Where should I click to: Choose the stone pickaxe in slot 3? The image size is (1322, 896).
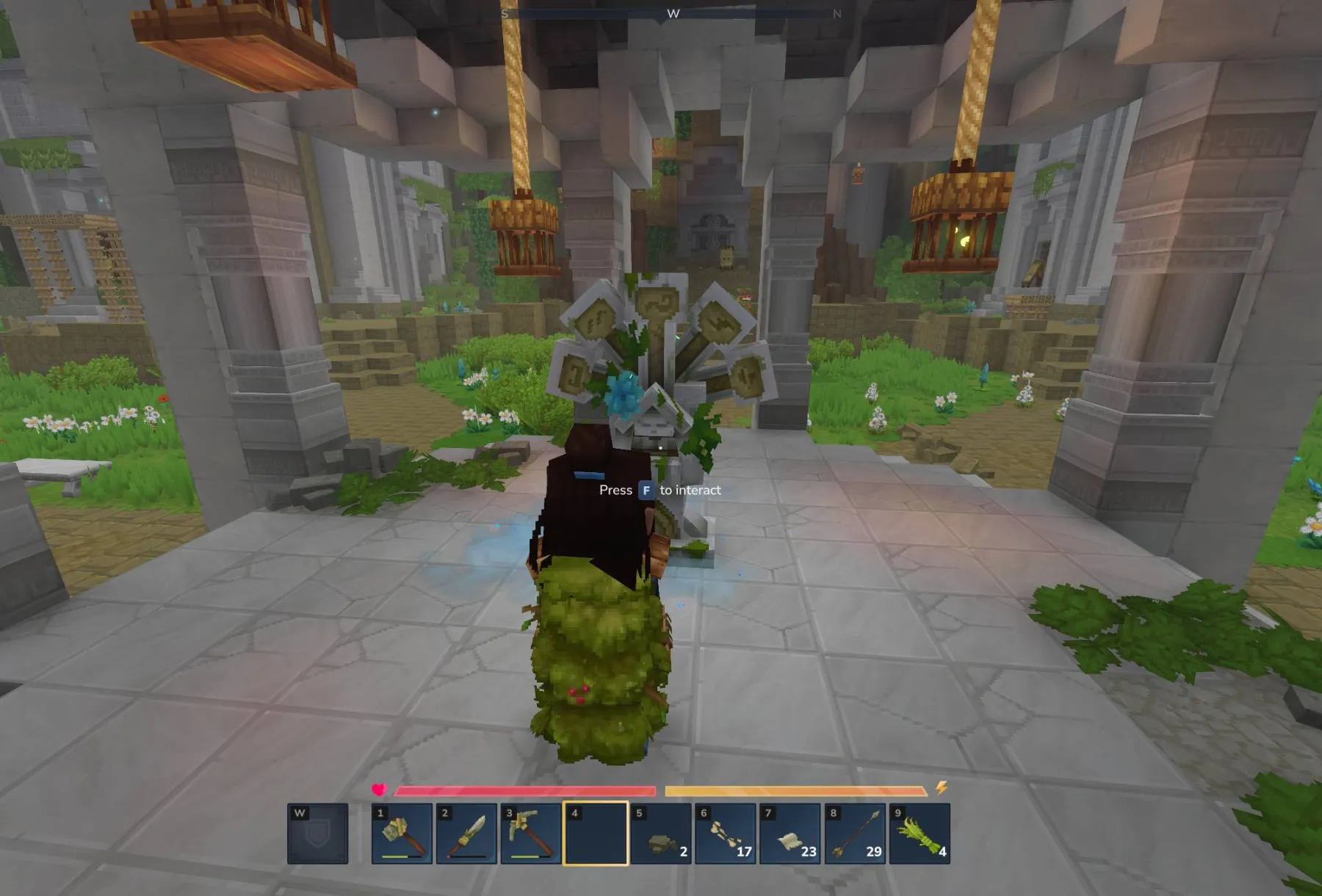tap(531, 834)
